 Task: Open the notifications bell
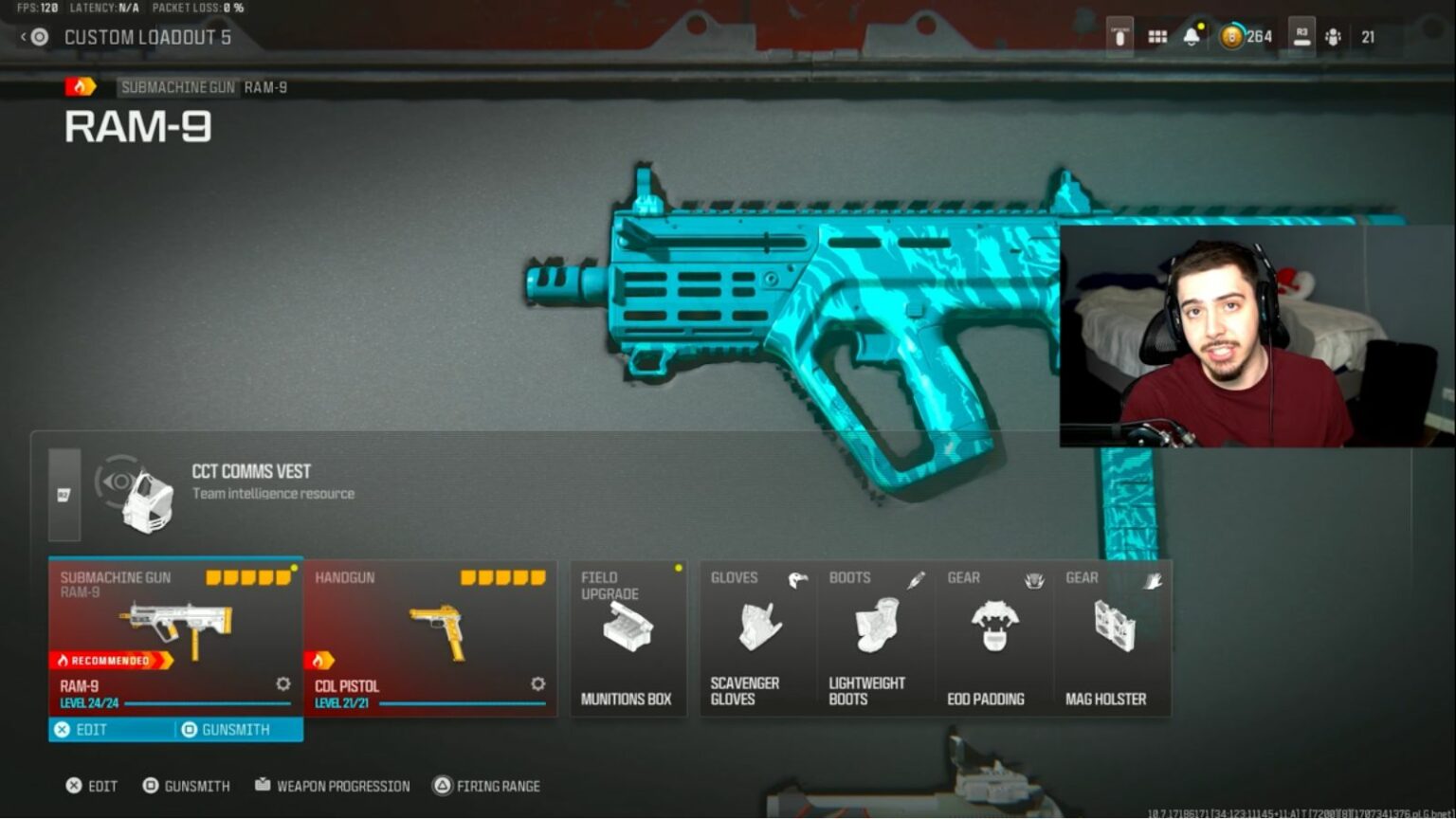point(1192,36)
